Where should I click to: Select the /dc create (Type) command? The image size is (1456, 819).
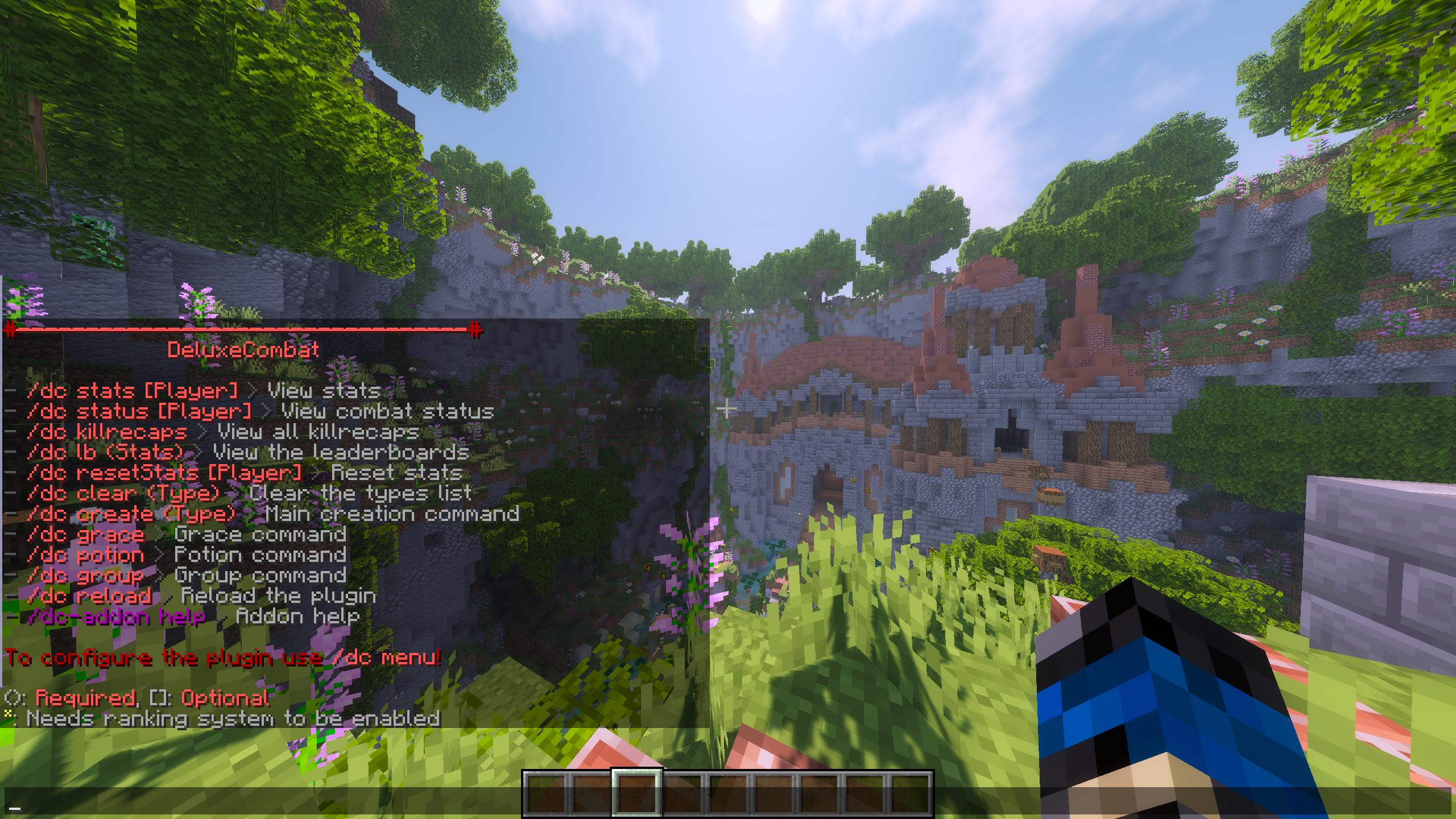[x=131, y=514]
